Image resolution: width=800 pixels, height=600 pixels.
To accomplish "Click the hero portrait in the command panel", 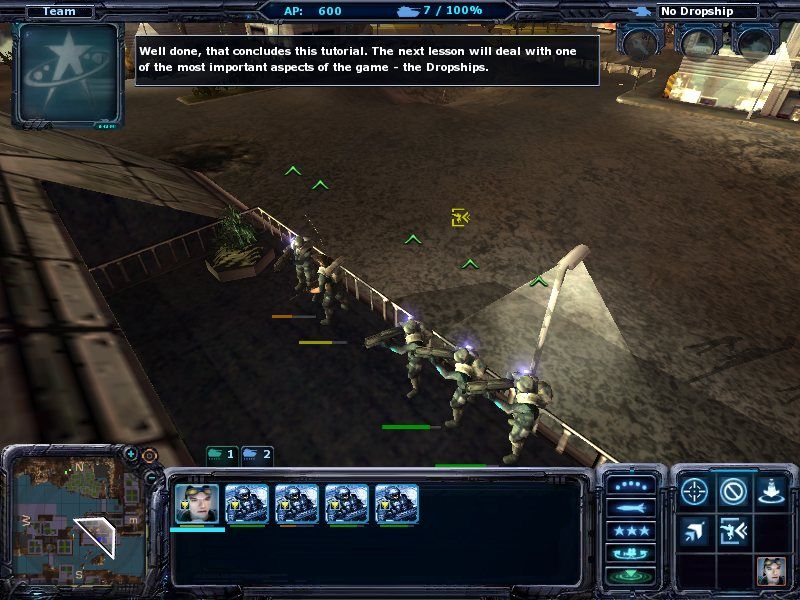I will click(770, 570).
